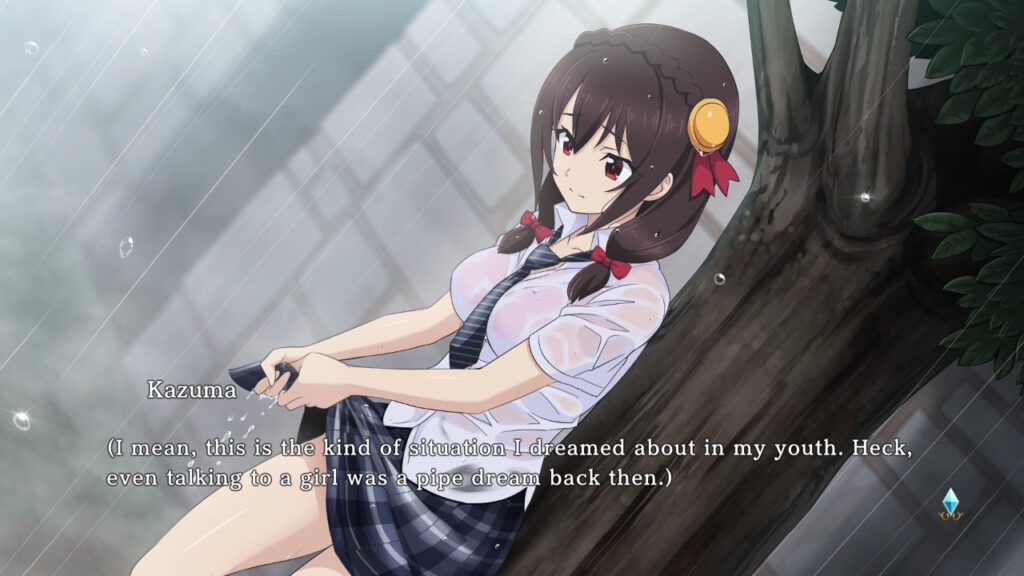Click the blue crystal dialogue advance icon
1024x576 pixels.
coord(949,503)
